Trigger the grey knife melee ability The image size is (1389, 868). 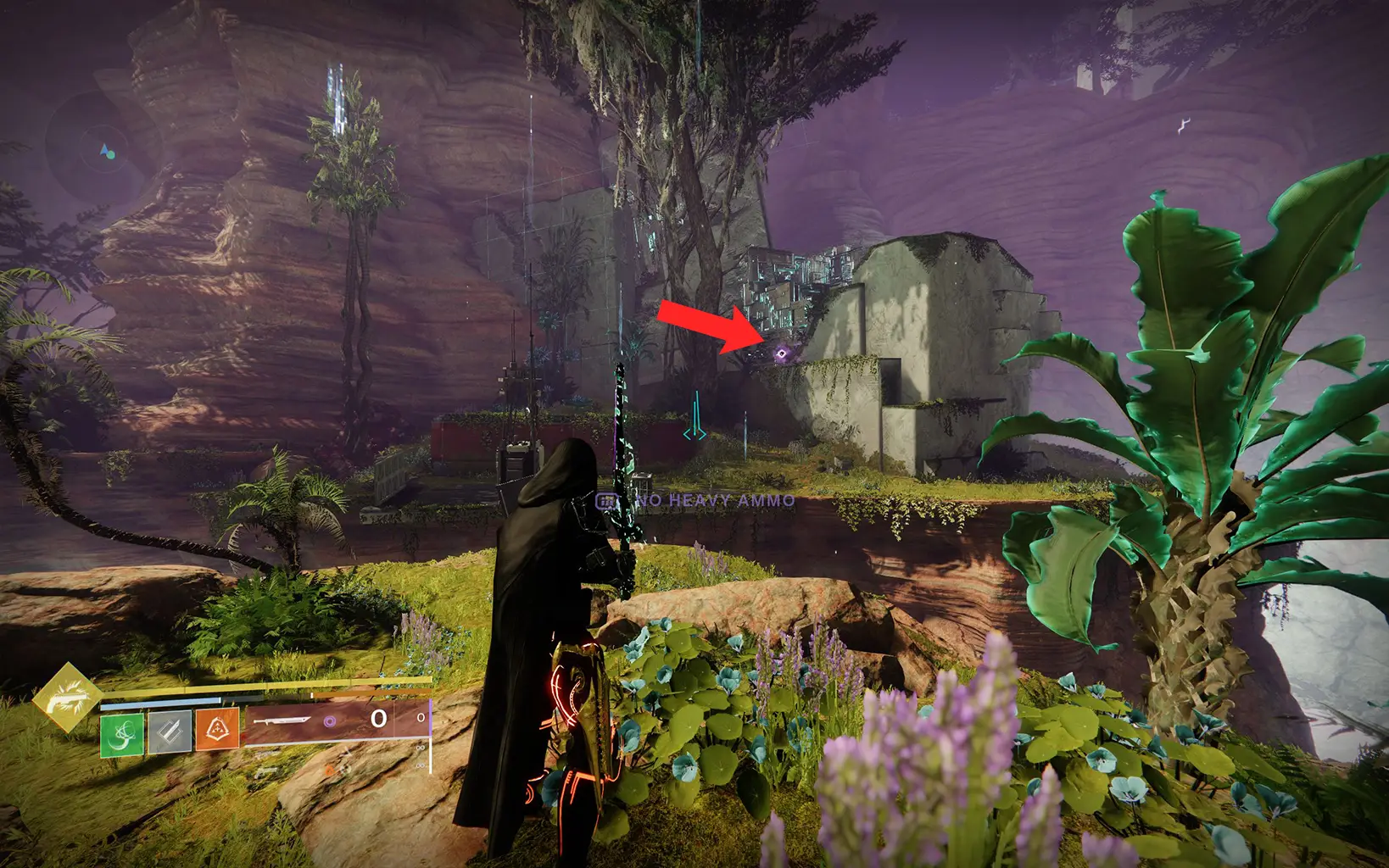tap(170, 732)
